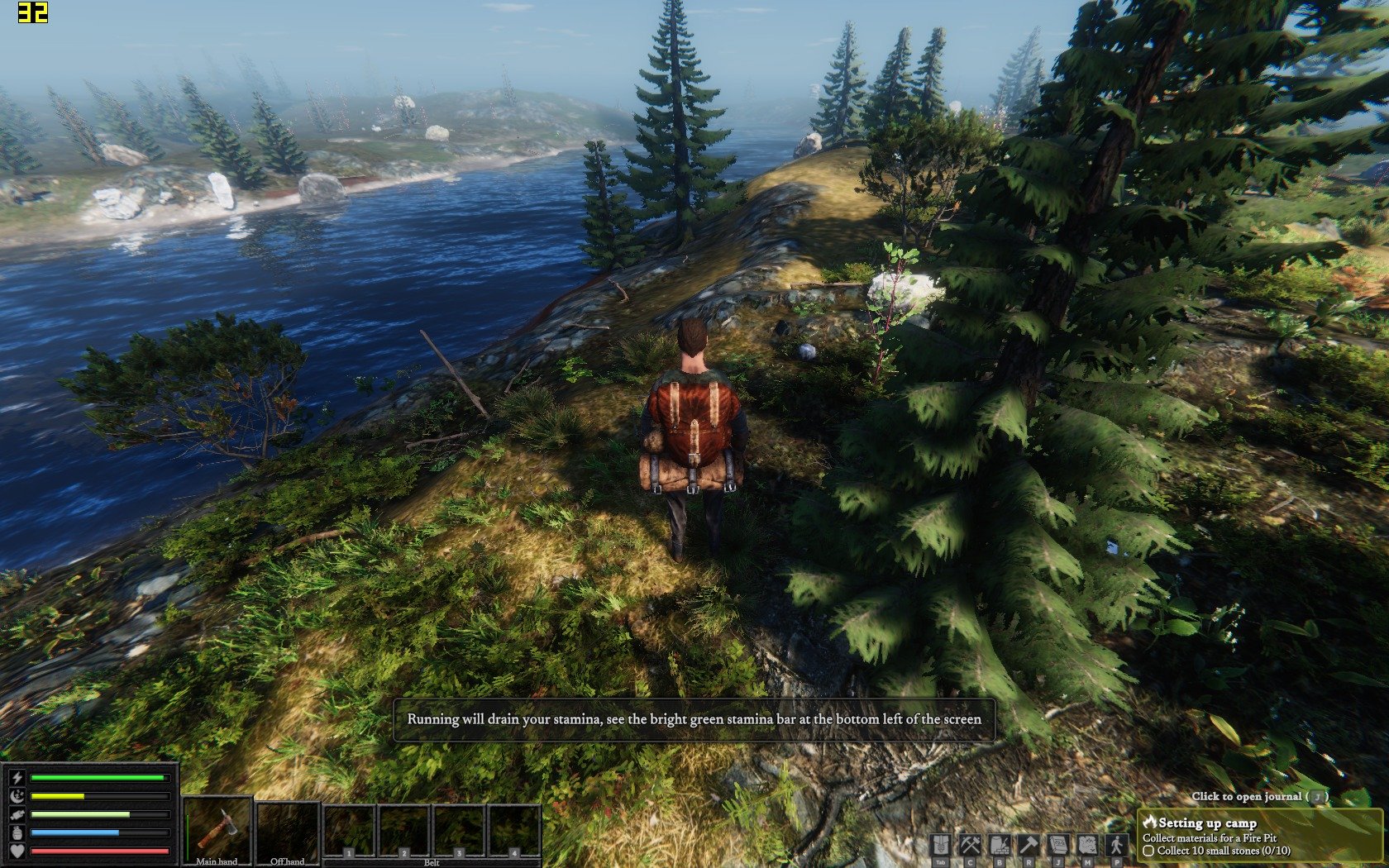Screen dimensions: 1389x868
Task: Open the backpack inventory icon
Action: pos(940,845)
